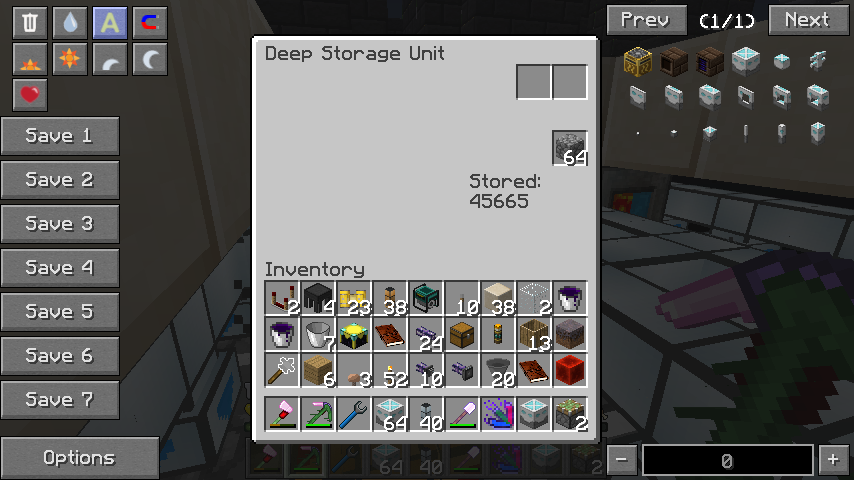
Task: Load the Save 1 inventory slot
Action: [x=60, y=136]
